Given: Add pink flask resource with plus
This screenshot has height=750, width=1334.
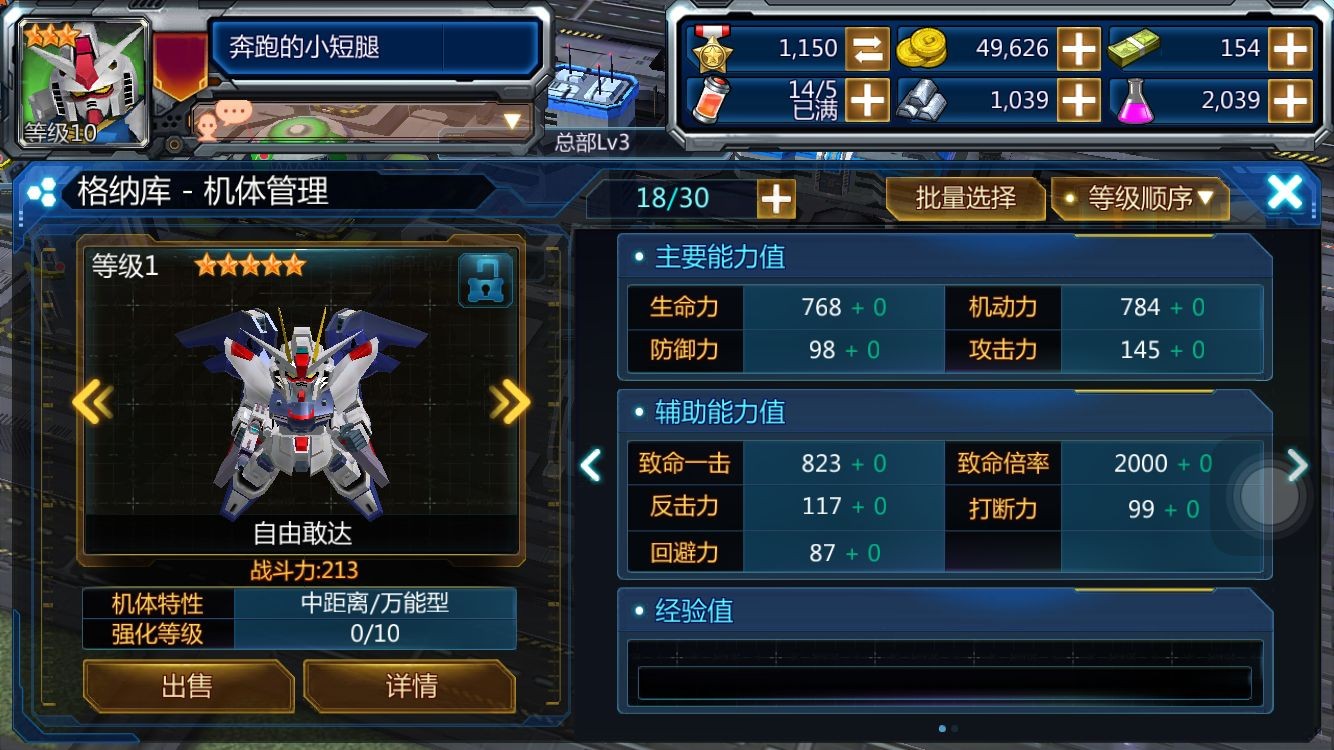Looking at the screenshot, I should tap(1290, 100).
